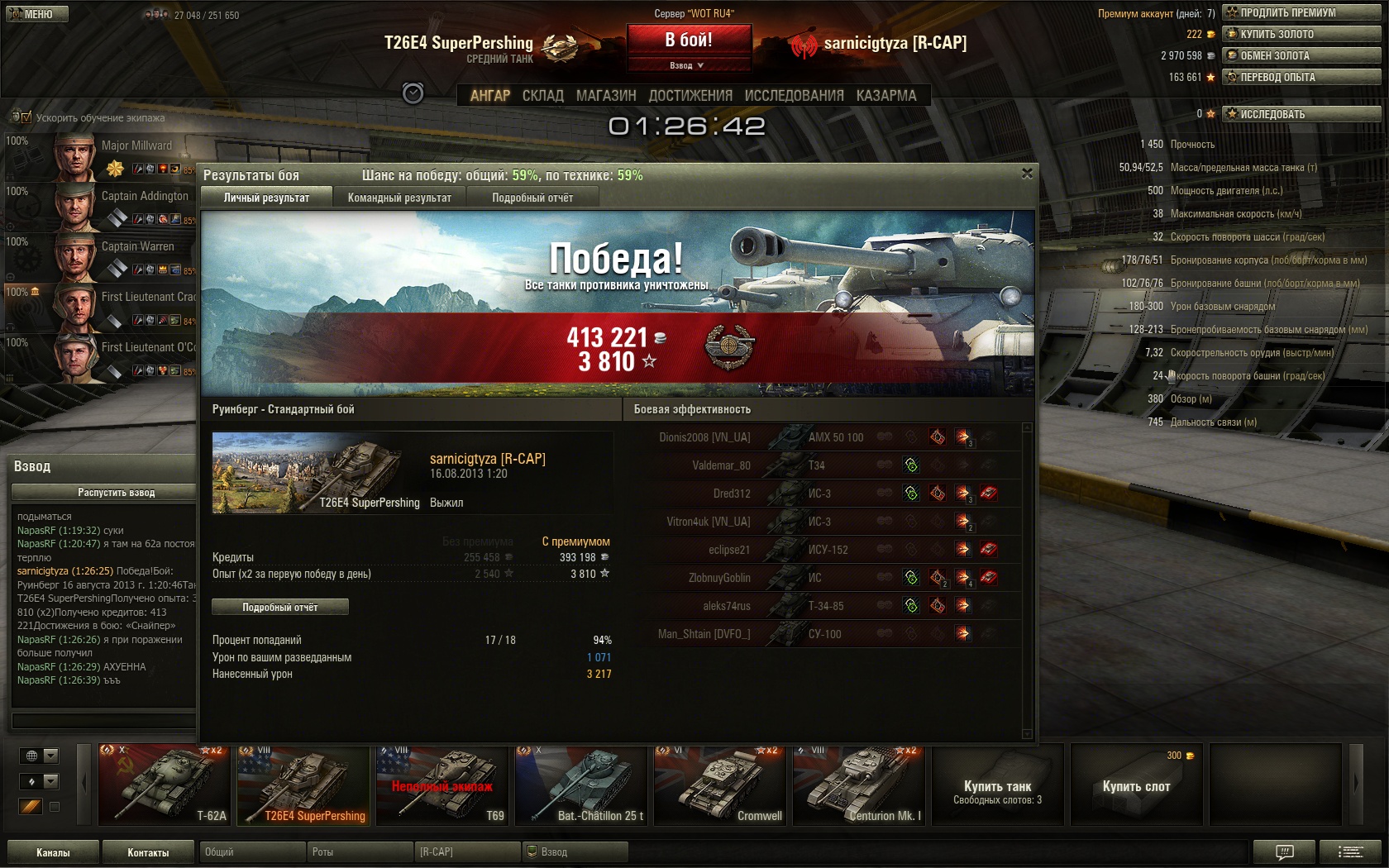Switch to the КАЗАРМА tab

click(x=886, y=96)
